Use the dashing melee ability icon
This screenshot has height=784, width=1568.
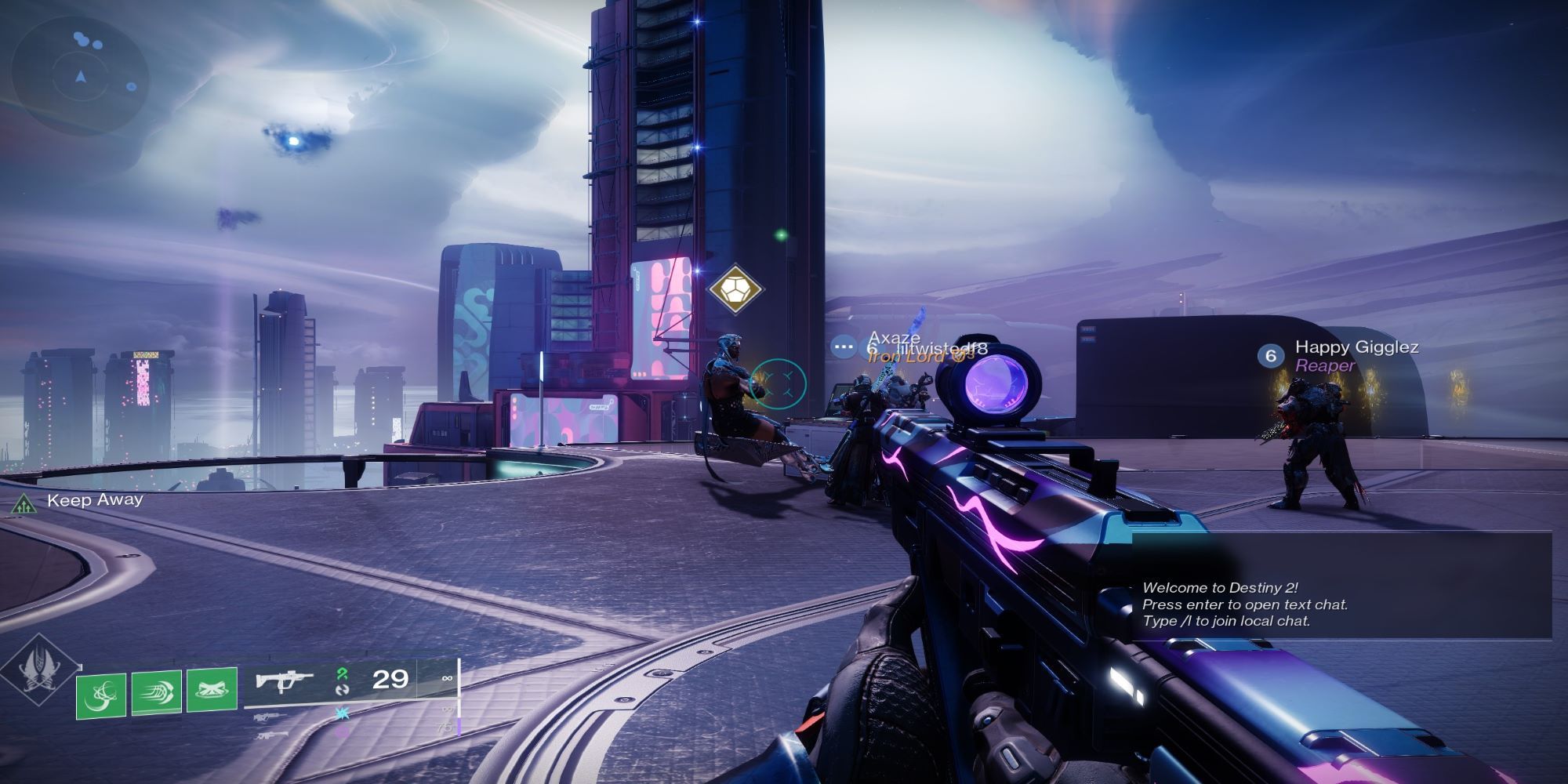[157, 692]
